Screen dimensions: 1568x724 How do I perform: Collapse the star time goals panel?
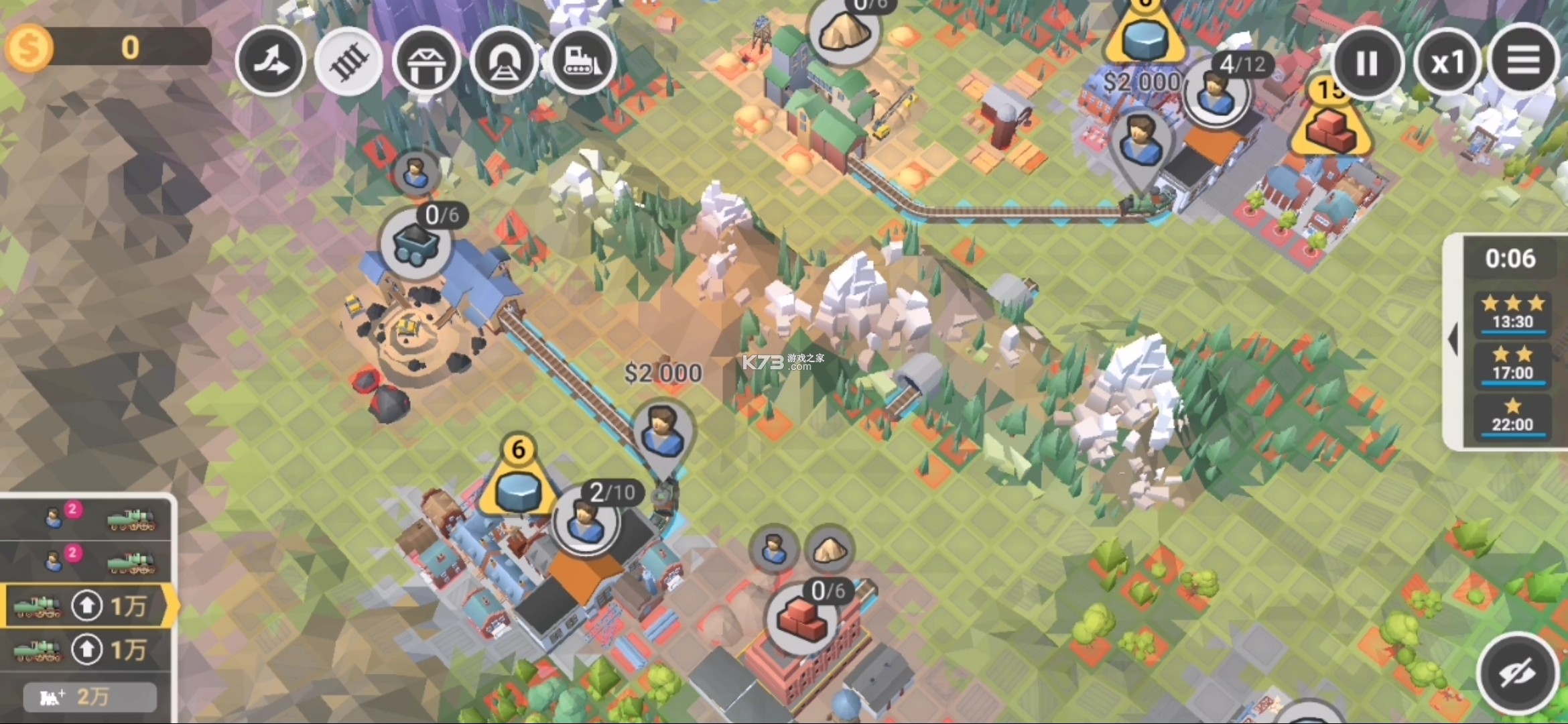coord(1453,340)
